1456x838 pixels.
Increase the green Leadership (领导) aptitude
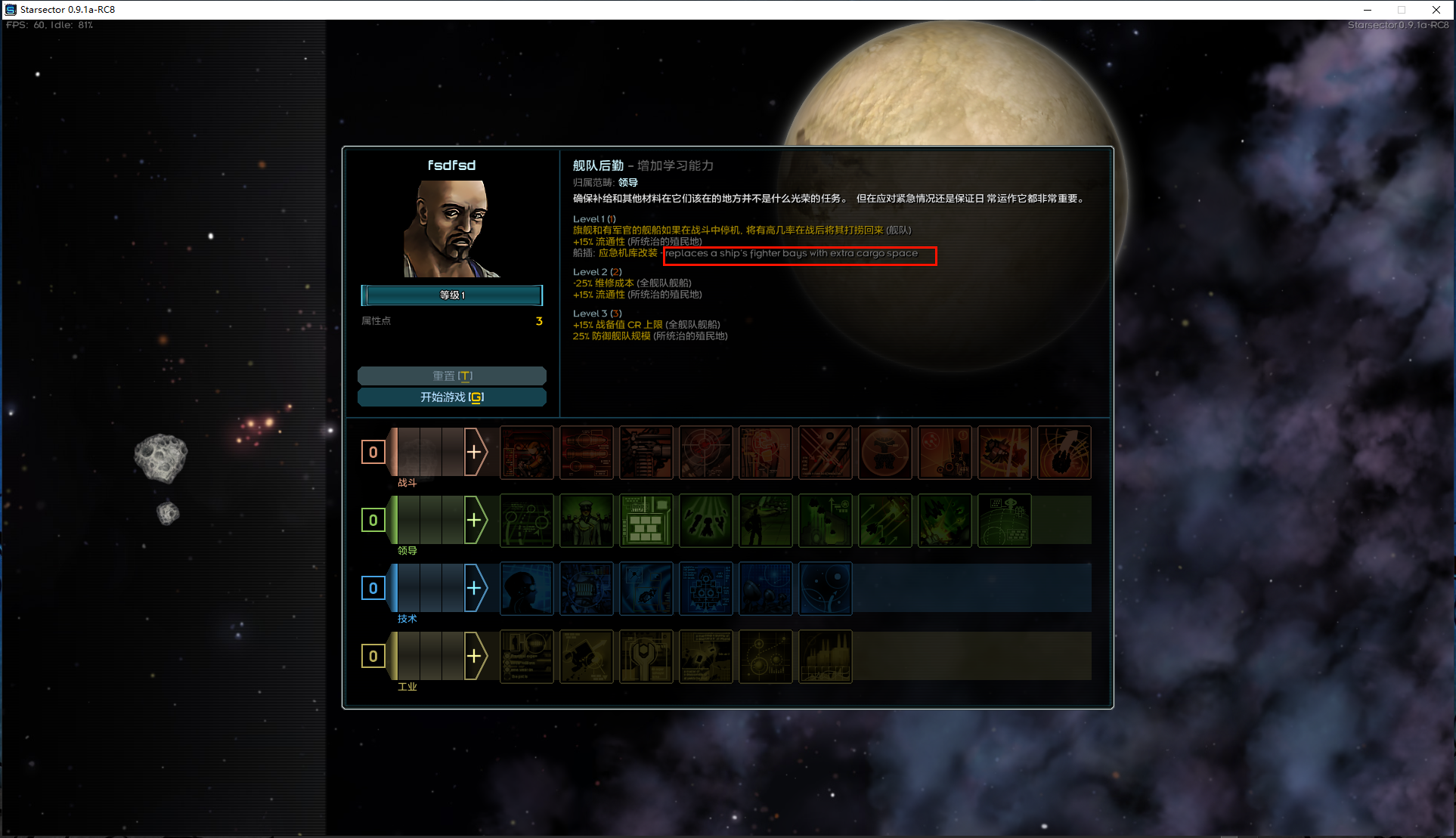click(x=475, y=521)
